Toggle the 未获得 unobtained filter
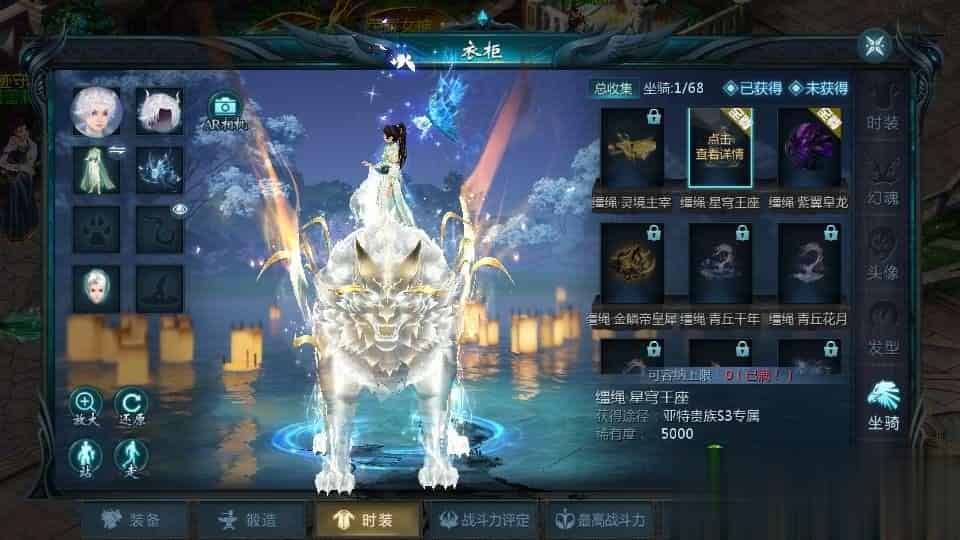 click(818, 88)
